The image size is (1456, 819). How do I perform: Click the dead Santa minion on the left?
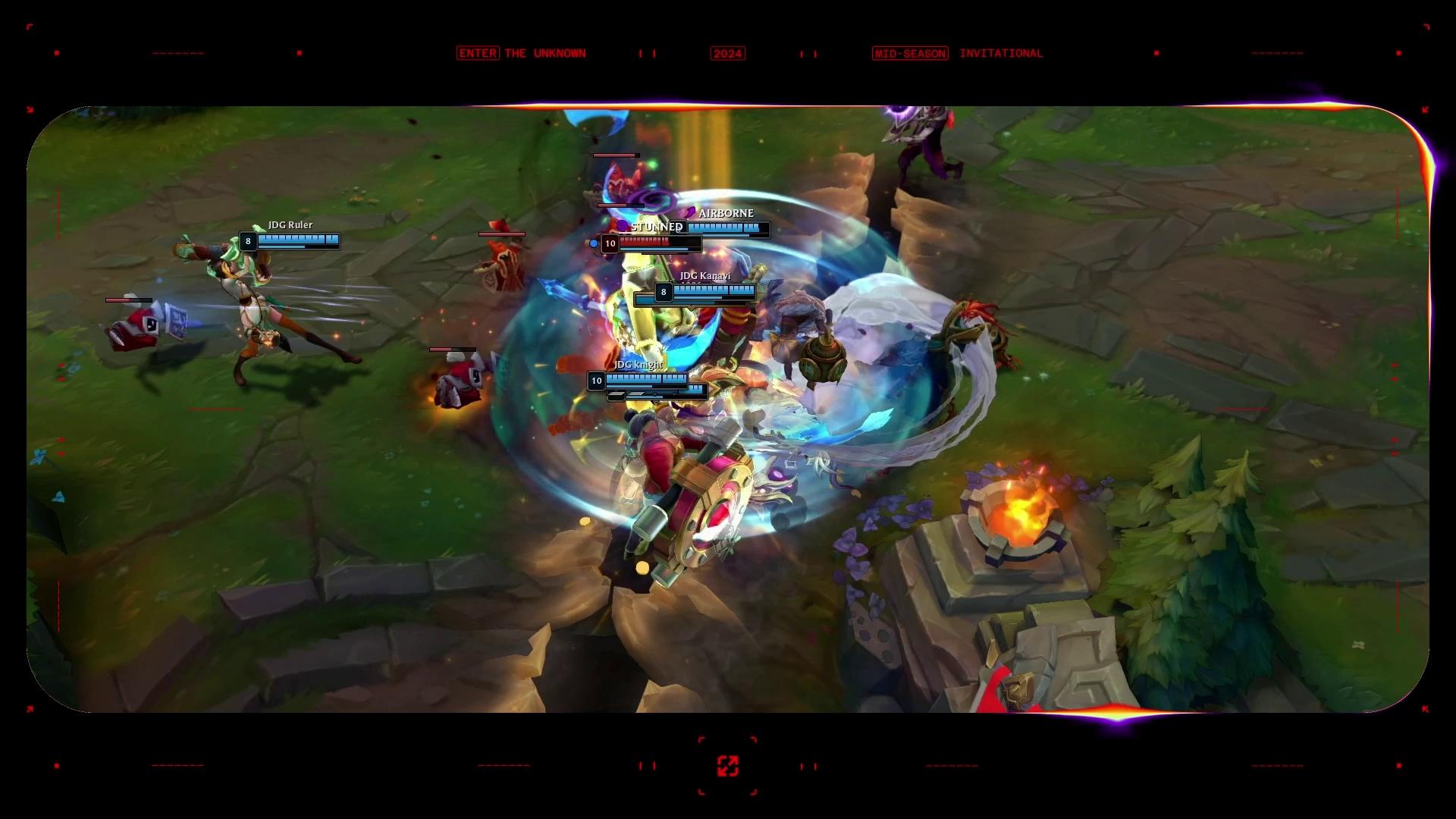pos(136,326)
